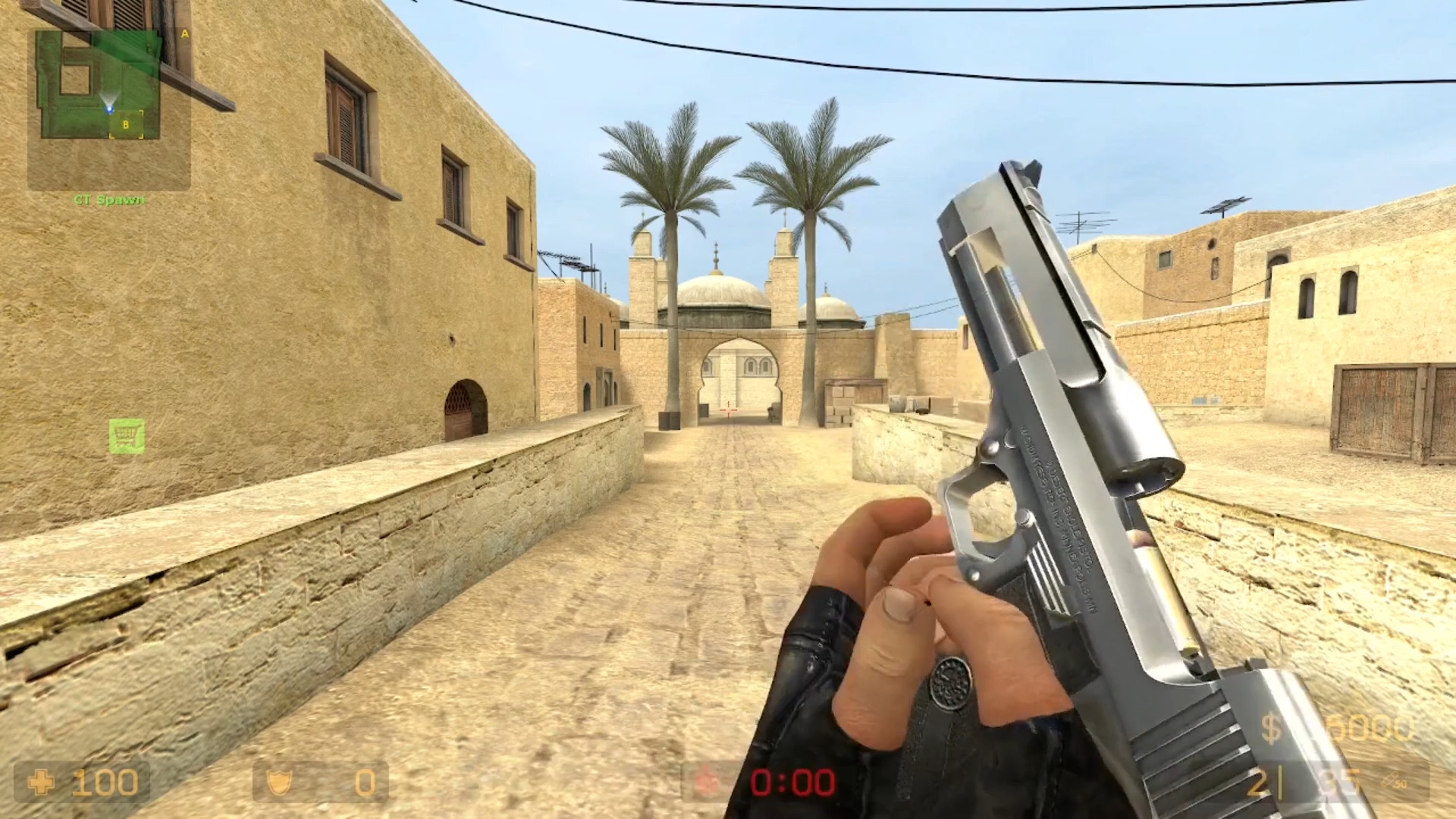
Task: Click the buy zone shopping cart icon
Action: (x=127, y=438)
